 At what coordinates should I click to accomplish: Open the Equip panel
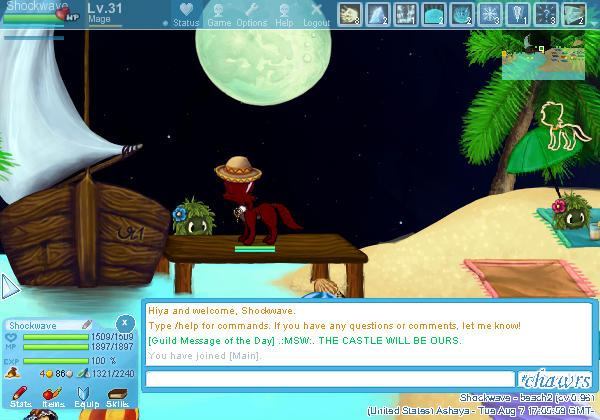point(86,396)
